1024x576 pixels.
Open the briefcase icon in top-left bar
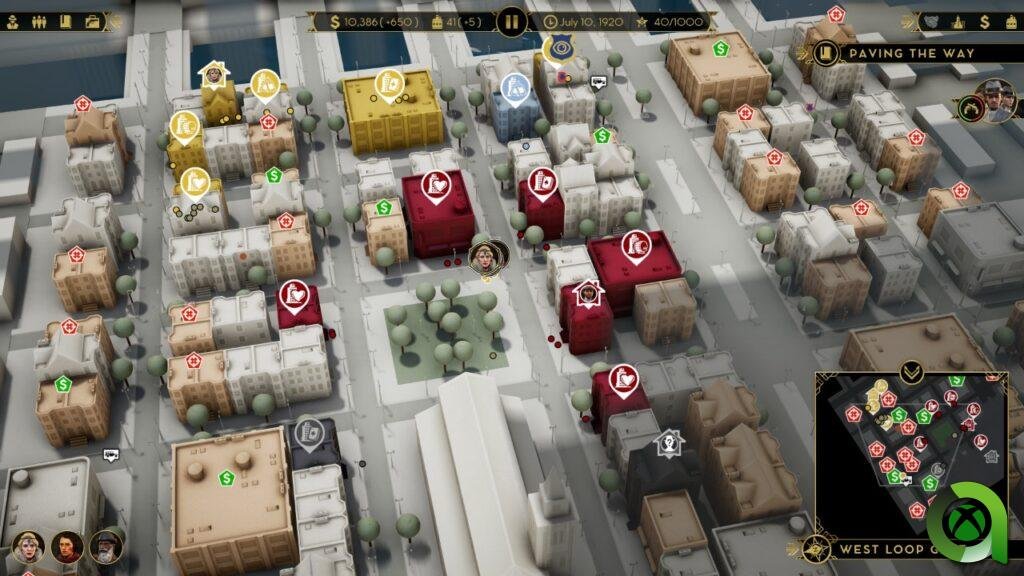click(x=93, y=21)
